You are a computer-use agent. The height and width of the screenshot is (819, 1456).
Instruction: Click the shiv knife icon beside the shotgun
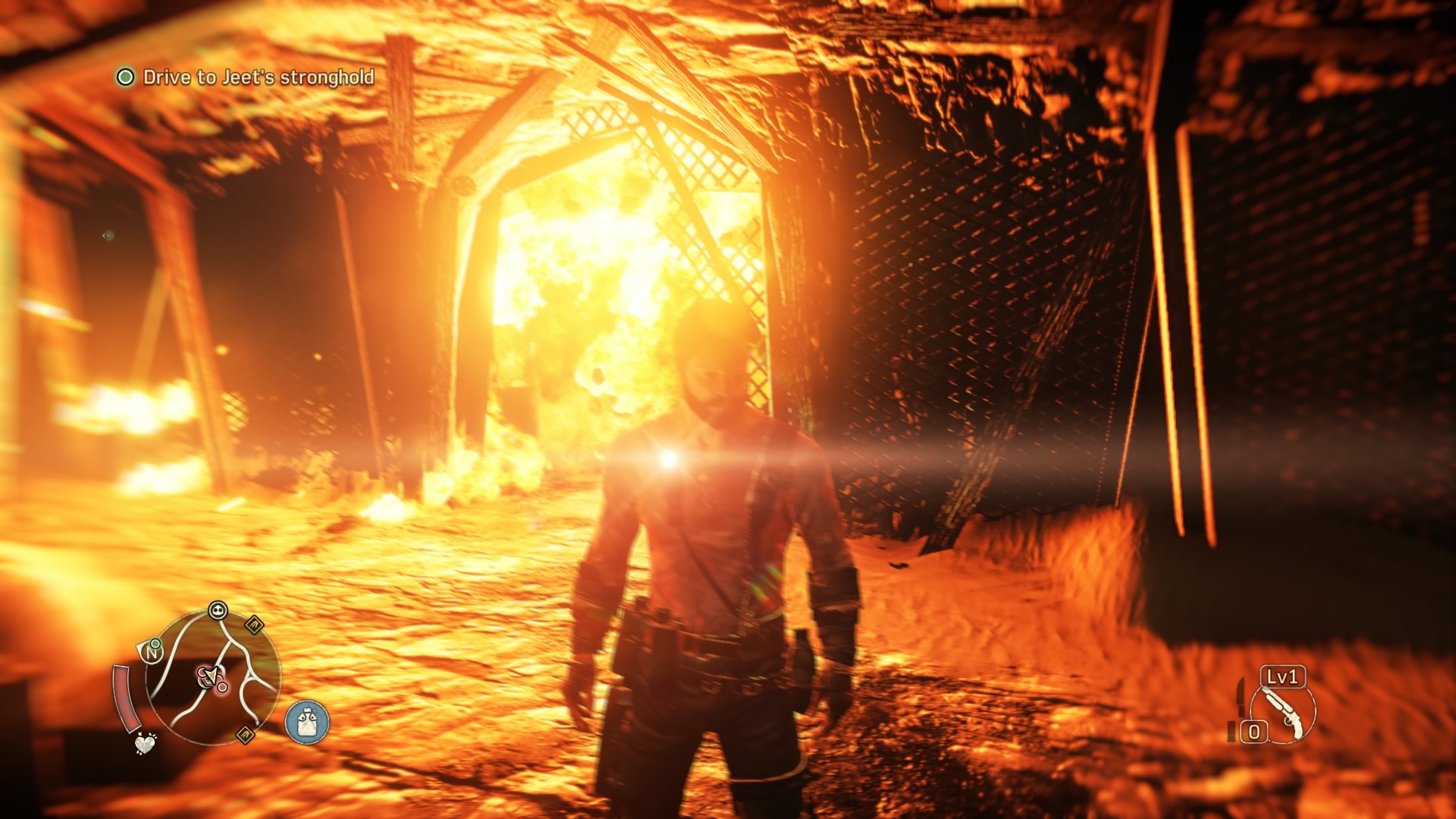(x=1240, y=698)
